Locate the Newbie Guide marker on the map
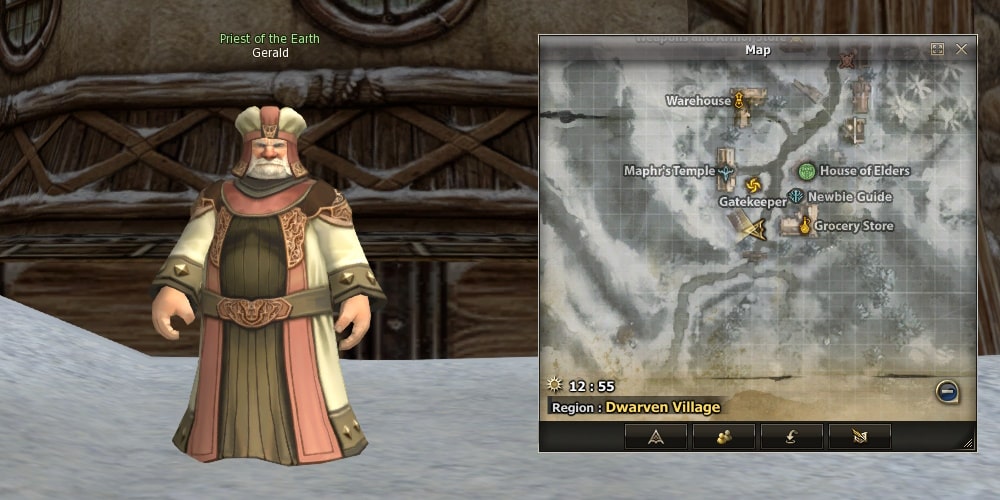Image resolution: width=1000 pixels, height=500 pixels. click(796, 197)
